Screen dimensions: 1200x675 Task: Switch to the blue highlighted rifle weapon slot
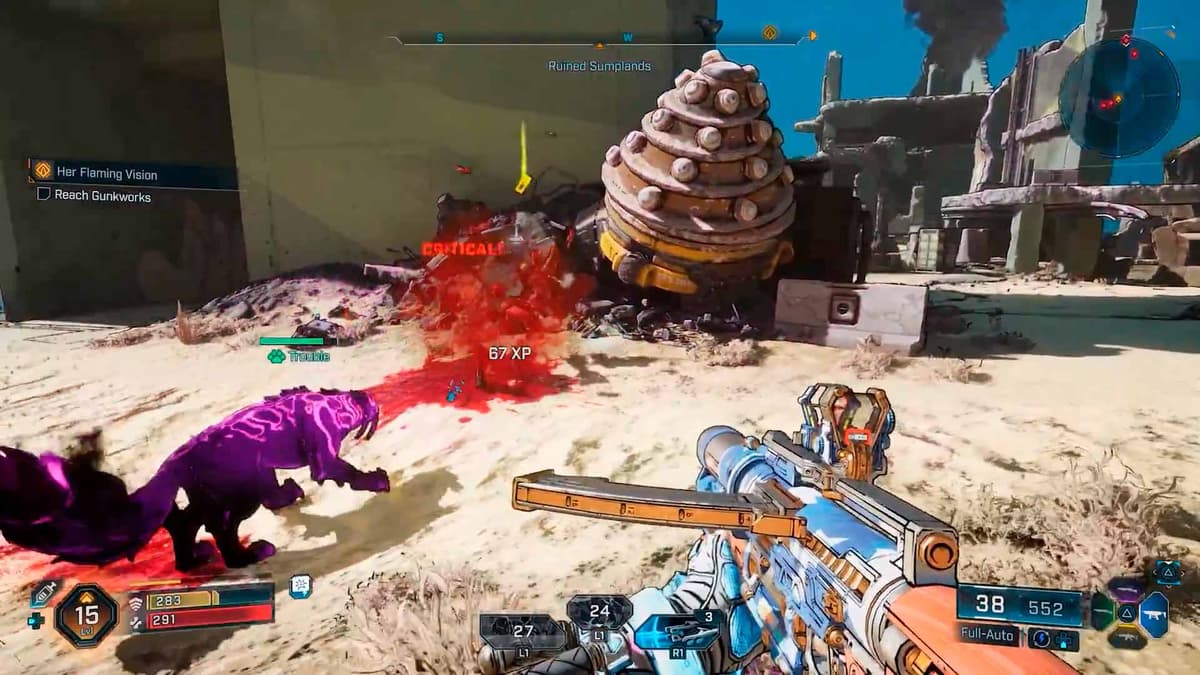(x=1154, y=613)
